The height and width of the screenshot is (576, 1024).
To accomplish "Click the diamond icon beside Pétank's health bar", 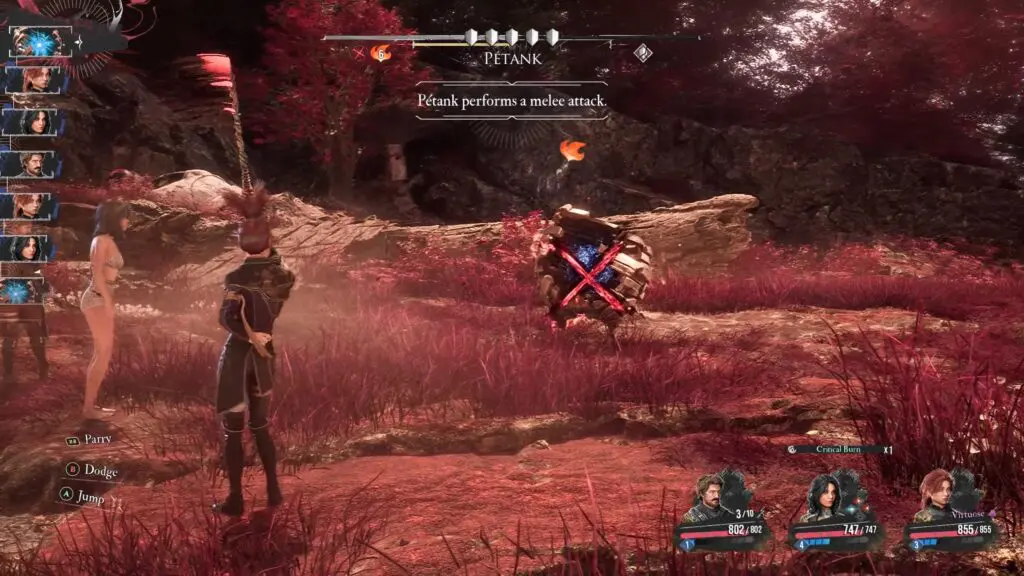I will (x=642, y=52).
